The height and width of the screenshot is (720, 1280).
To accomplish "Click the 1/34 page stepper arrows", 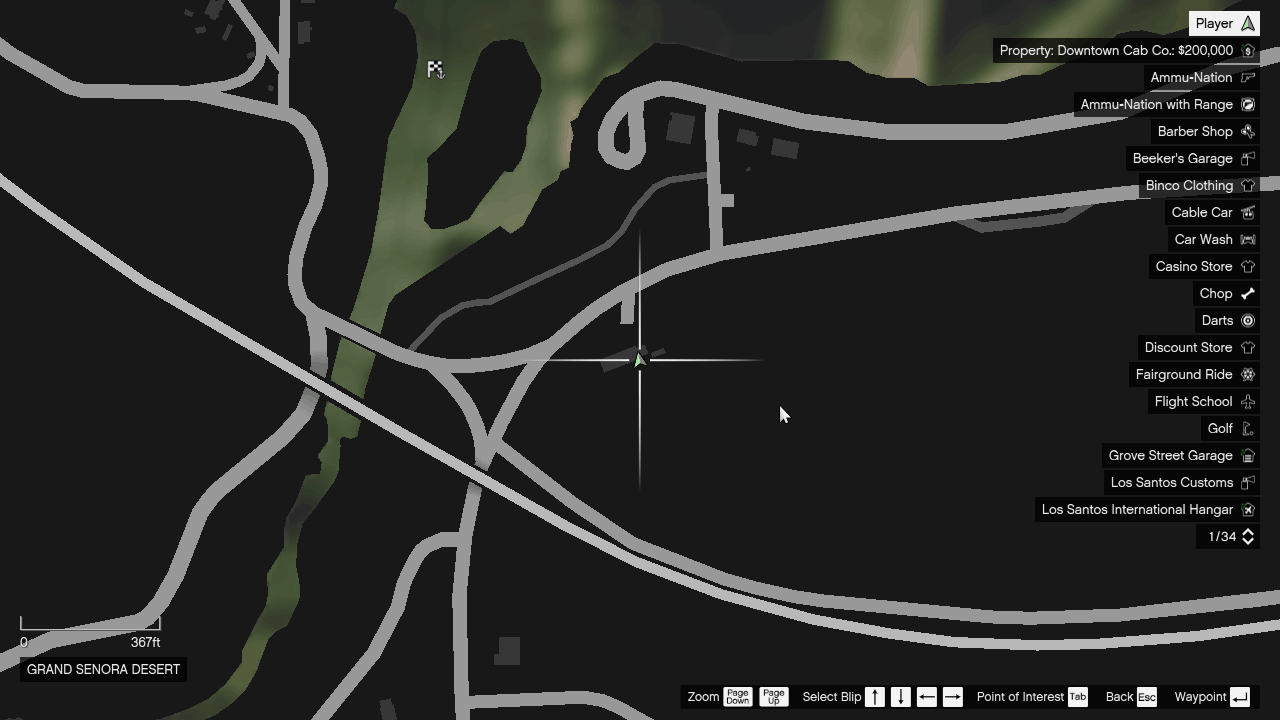I will click(x=1247, y=537).
